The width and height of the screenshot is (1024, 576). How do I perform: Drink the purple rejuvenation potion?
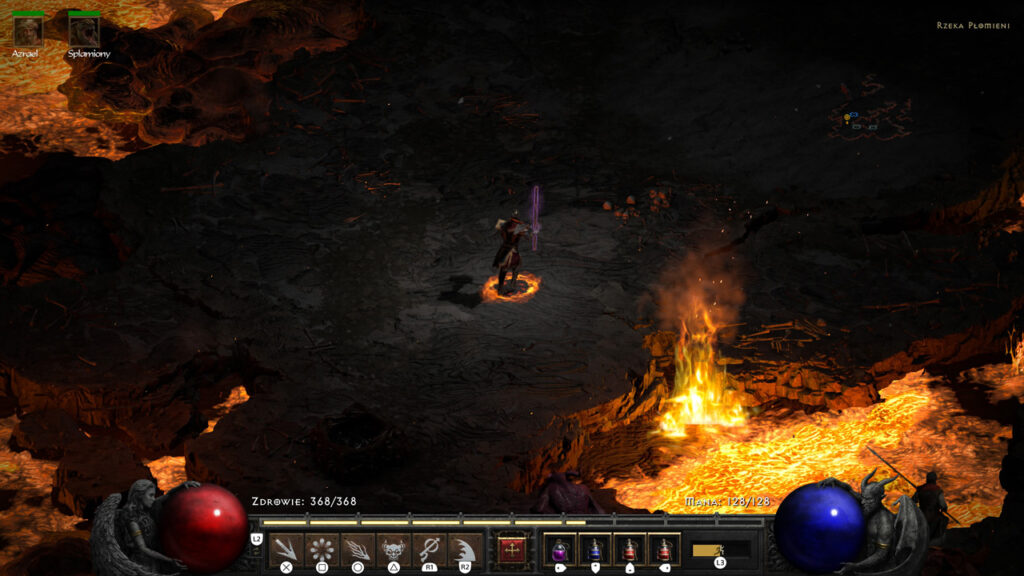(x=559, y=549)
